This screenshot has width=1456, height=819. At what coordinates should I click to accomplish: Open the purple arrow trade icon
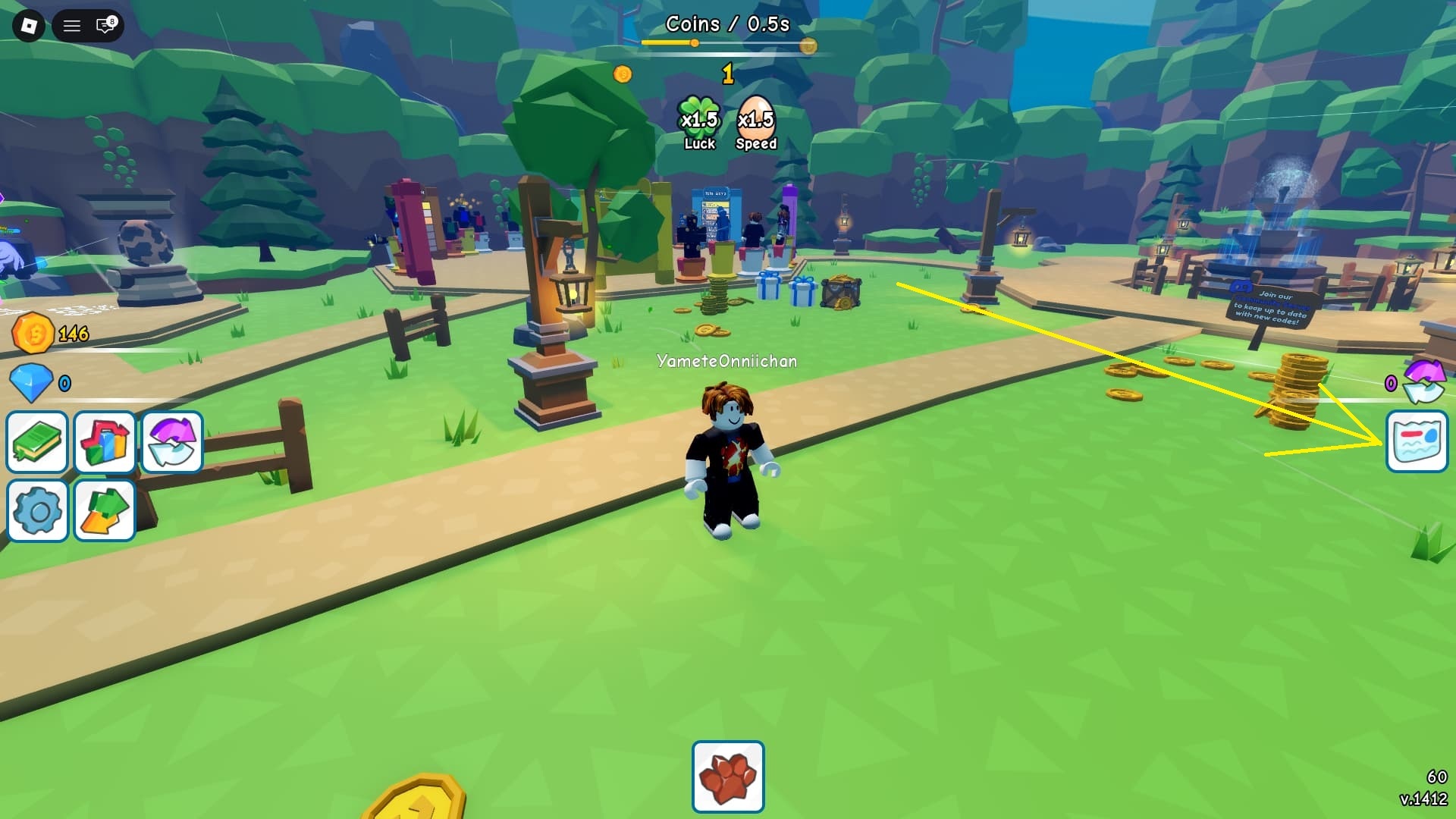tap(172, 442)
